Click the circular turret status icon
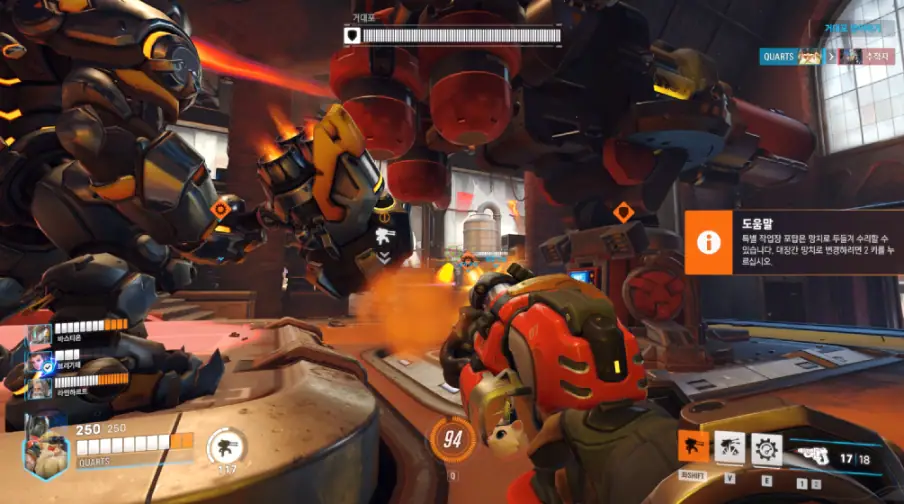Image resolution: width=904 pixels, height=504 pixels. tap(226, 447)
